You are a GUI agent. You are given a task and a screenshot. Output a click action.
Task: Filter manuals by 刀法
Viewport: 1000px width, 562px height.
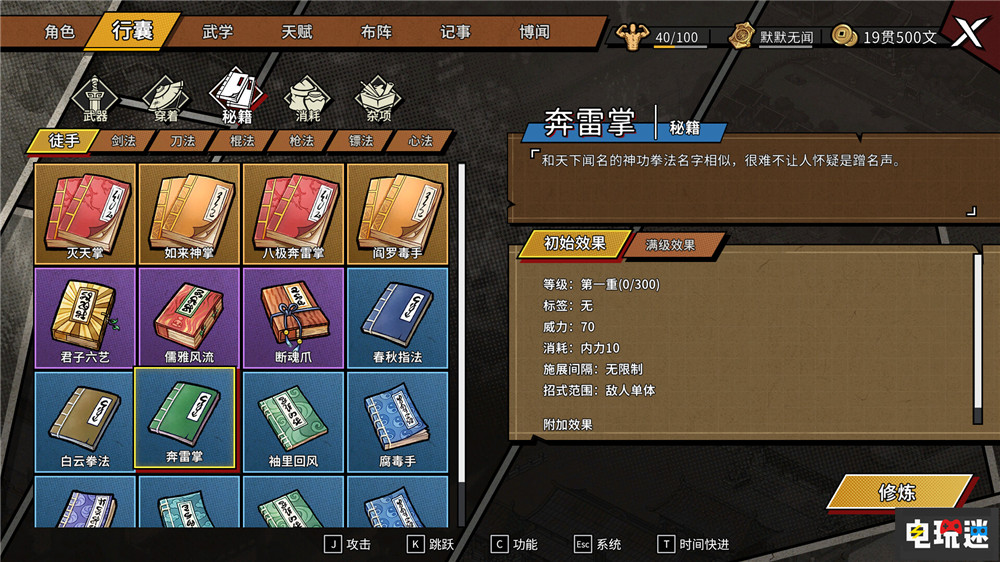(182, 141)
